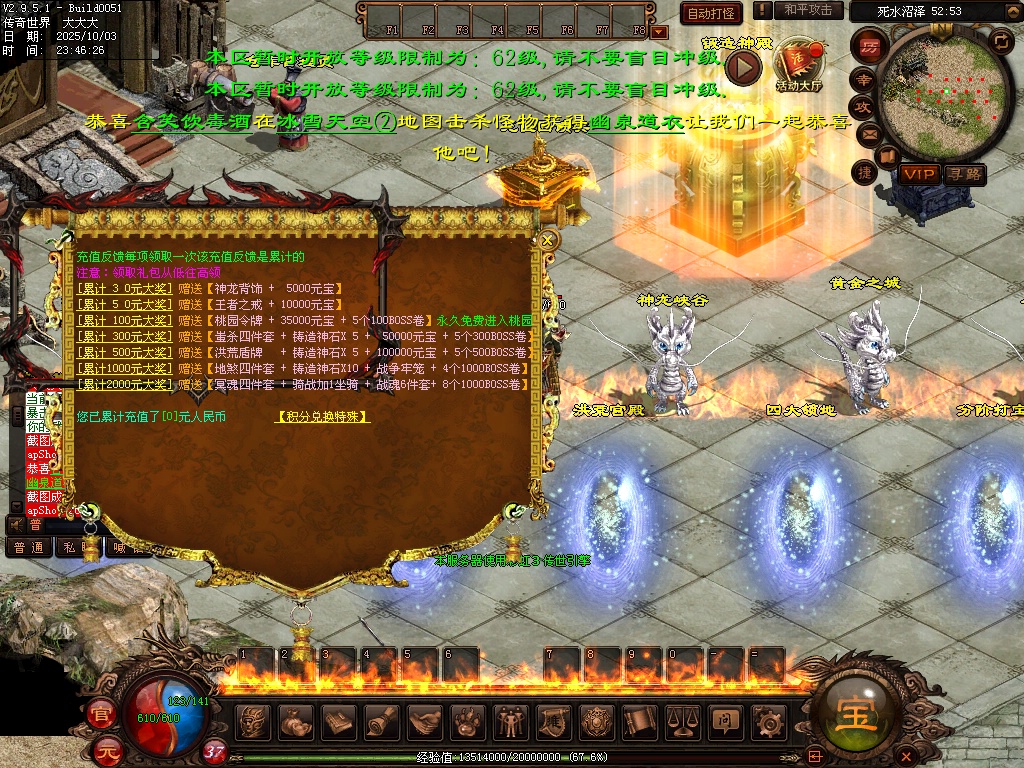1024x768 pixels.
Task: Switch the 和平攻击 attack mode
Action: click(x=808, y=10)
